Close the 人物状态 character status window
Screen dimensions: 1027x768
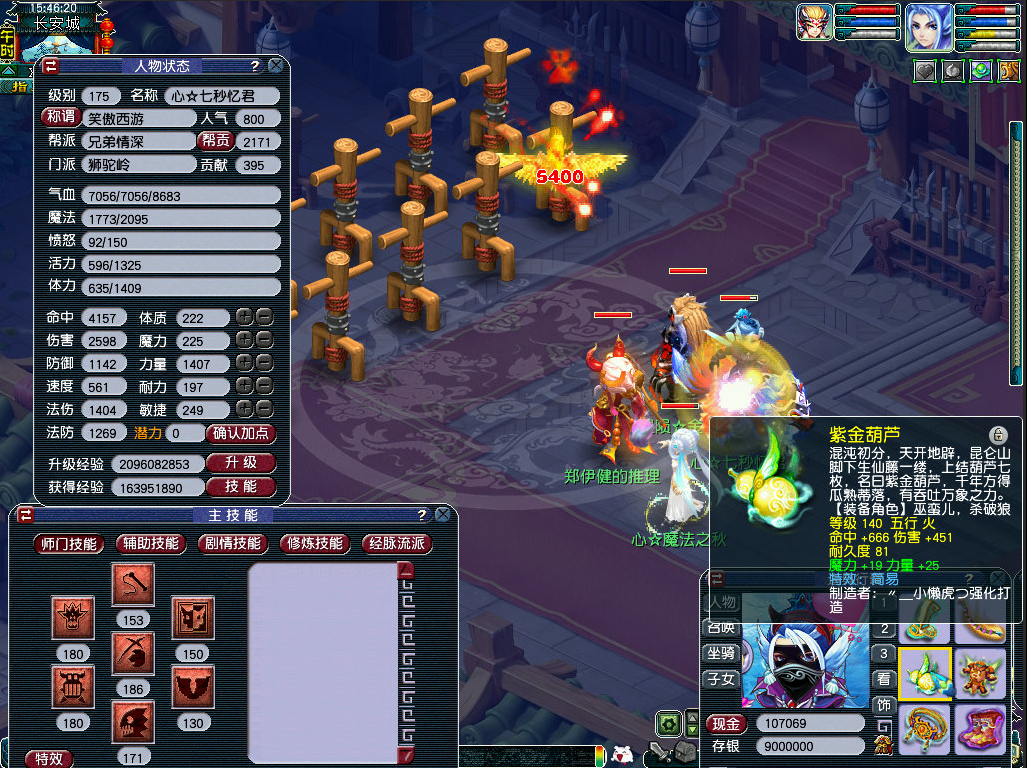tap(275, 66)
